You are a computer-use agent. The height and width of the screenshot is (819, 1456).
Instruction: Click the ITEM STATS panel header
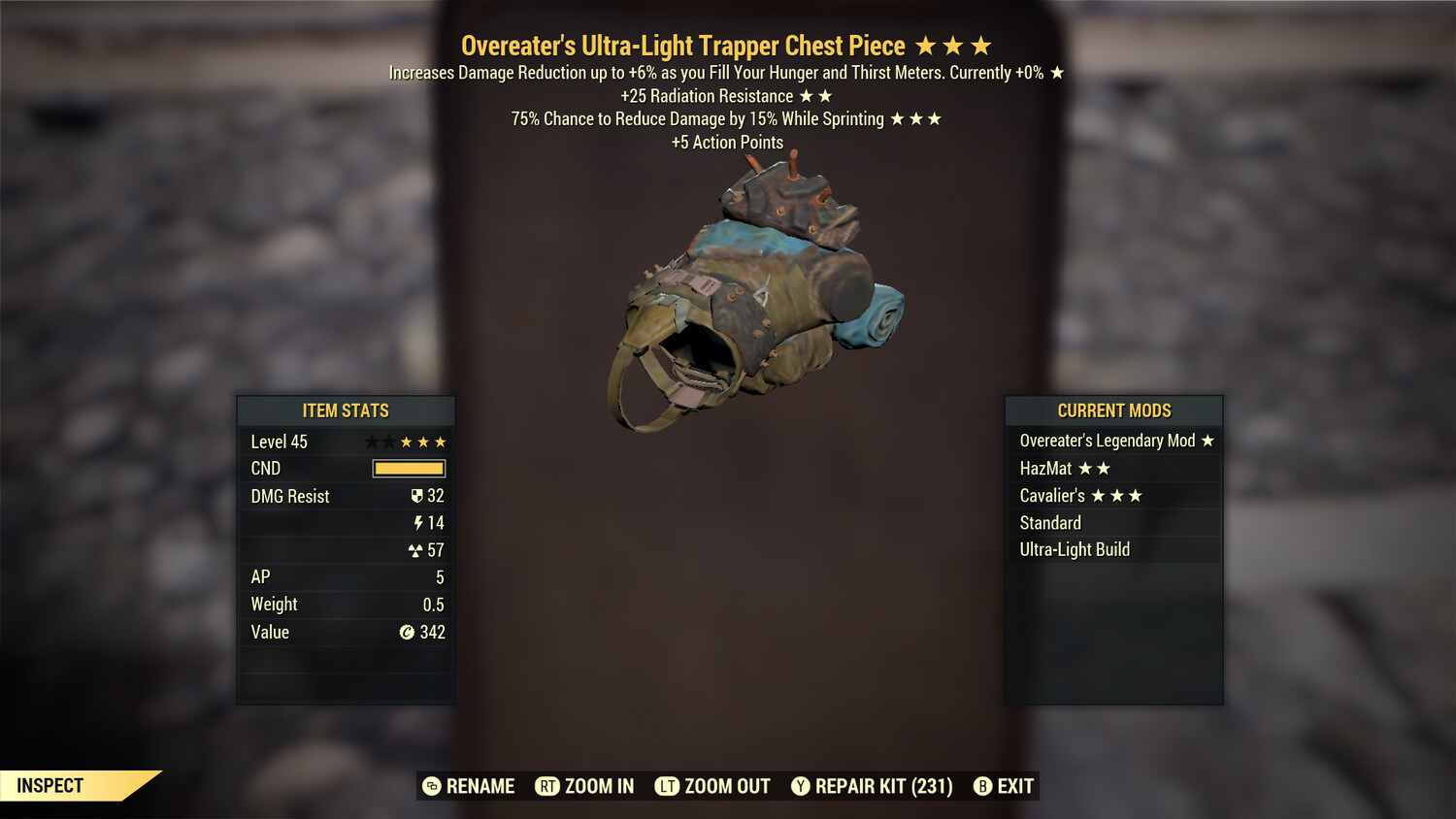pos(346,410)
